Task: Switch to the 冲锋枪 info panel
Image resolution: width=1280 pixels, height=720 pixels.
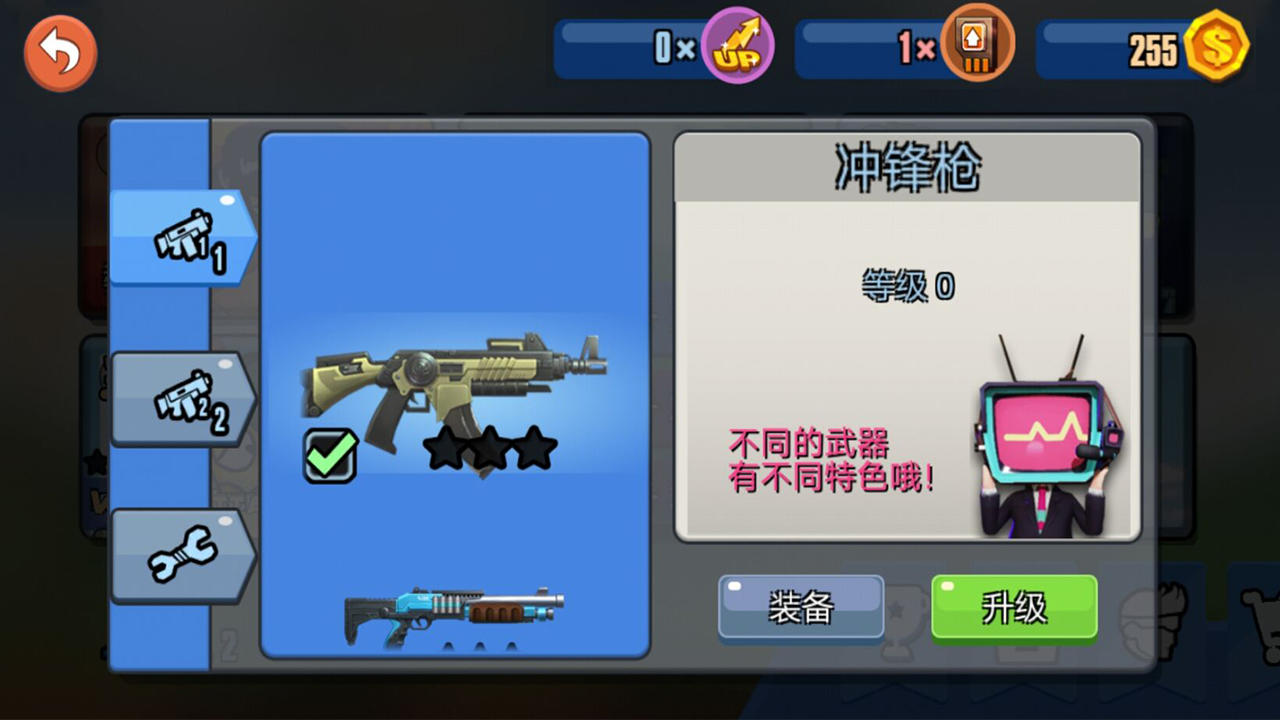Action: point(905,165)
